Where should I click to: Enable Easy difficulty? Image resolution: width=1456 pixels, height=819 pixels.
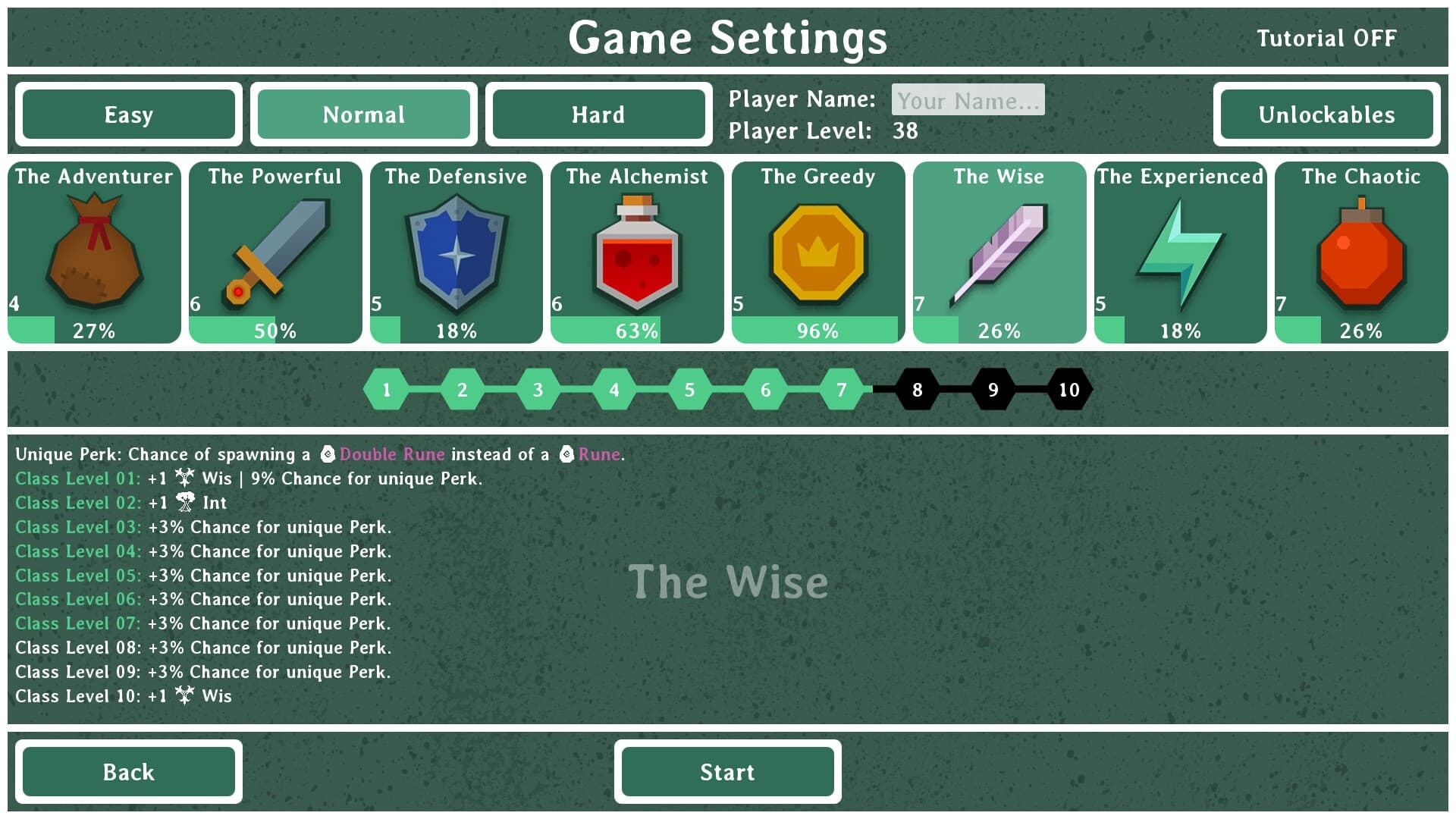pos(128,115)
